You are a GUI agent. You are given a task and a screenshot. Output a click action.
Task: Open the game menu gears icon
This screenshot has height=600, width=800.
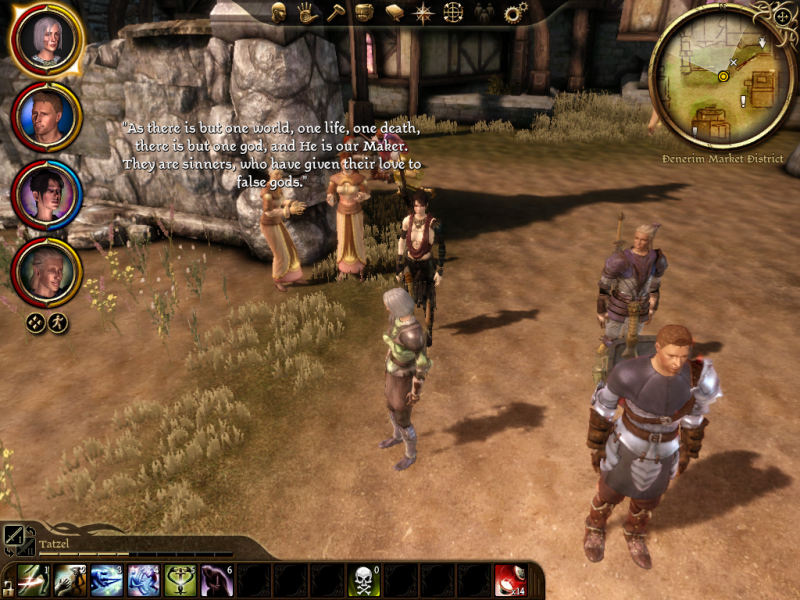(x=515, y=13)
